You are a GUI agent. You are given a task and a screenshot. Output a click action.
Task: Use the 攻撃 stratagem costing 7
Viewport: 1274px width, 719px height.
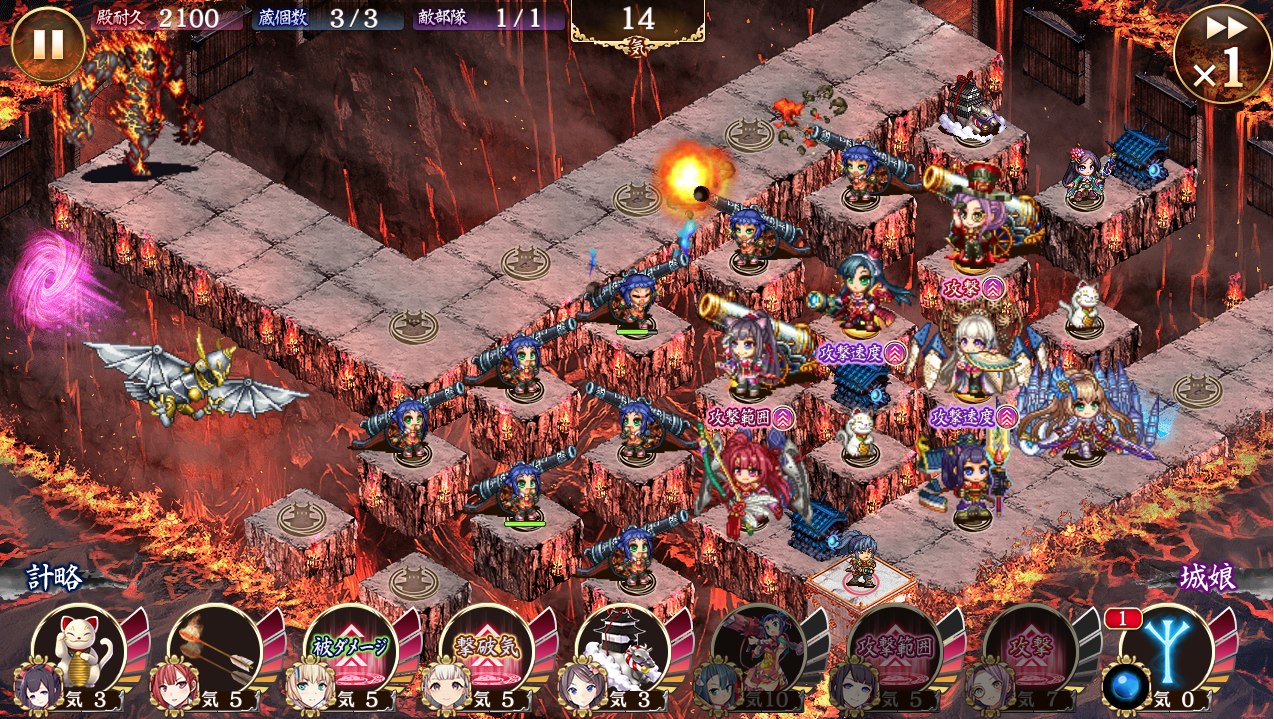pyautogui.click(x=1031, y=651)
